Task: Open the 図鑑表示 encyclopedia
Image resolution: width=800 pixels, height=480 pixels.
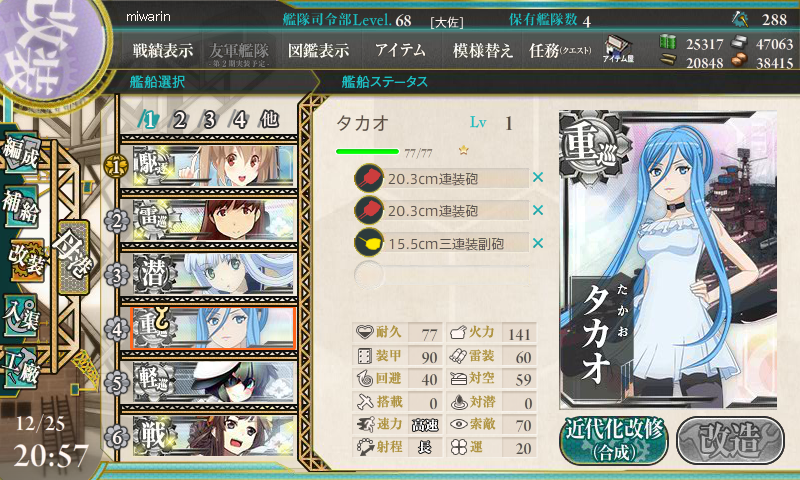Action: click(x=318, y=49)
